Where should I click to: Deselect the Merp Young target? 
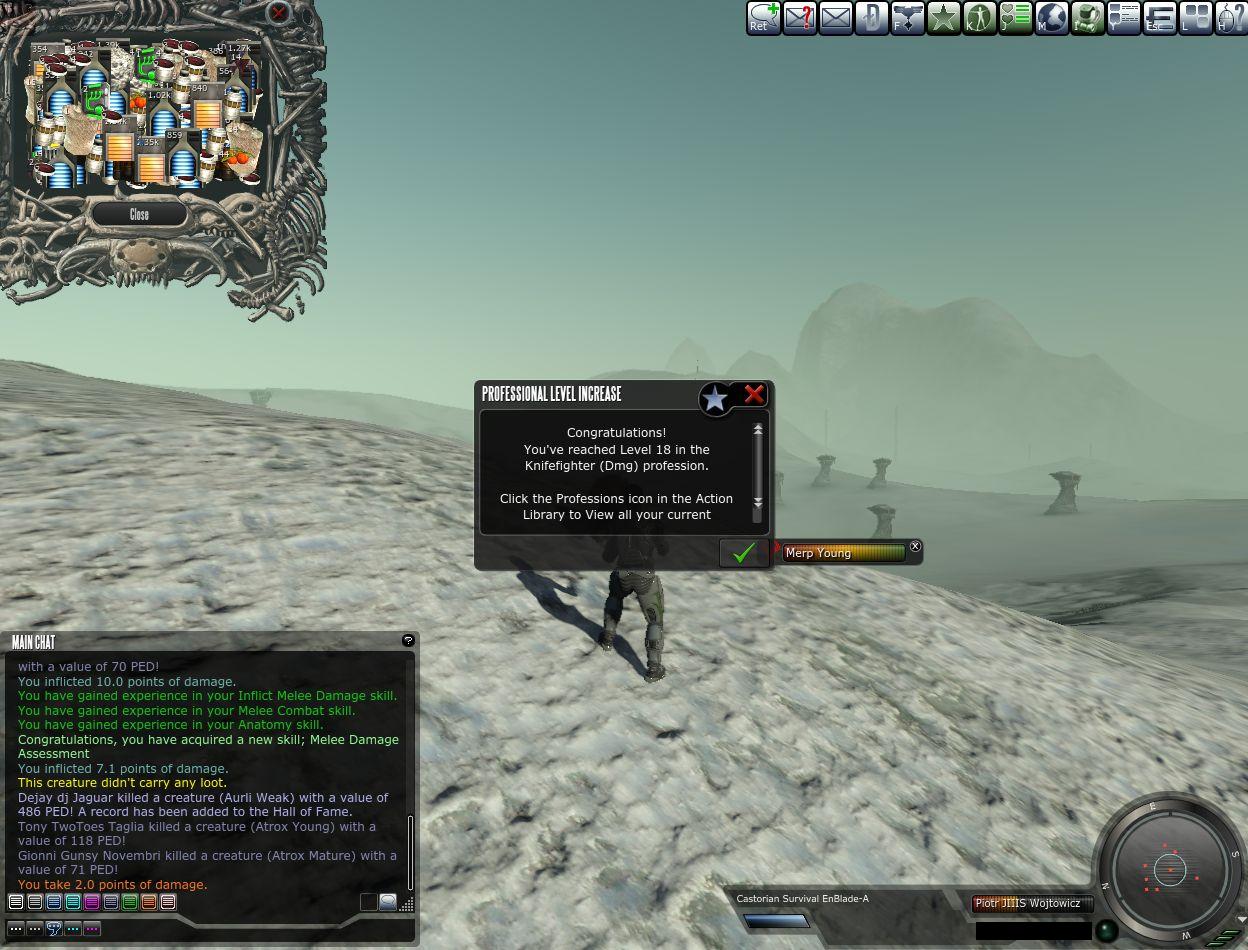tap(915, 546)
